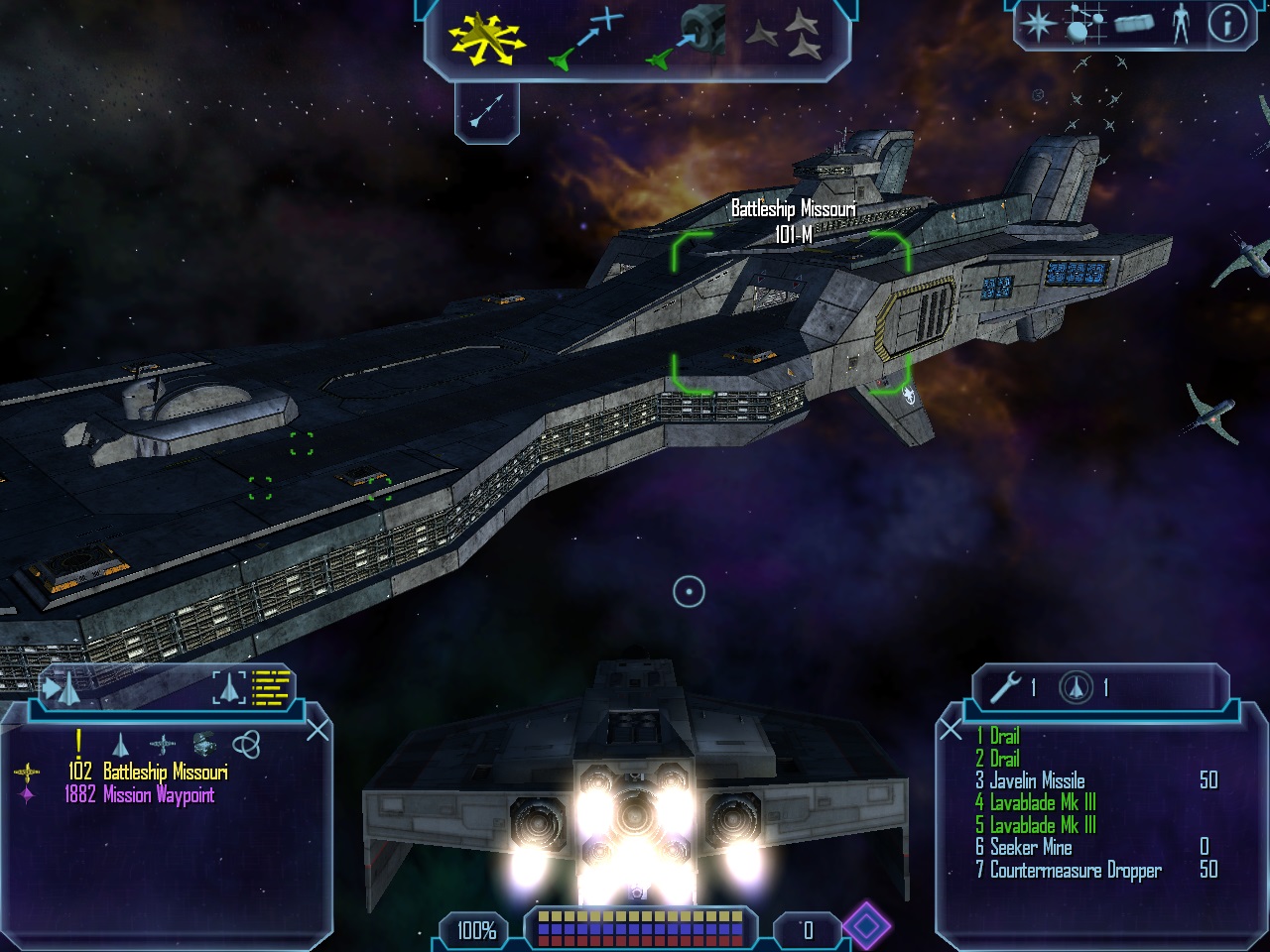Select the Mission Waypoint list entry
1270x952 pixels.
158,794
